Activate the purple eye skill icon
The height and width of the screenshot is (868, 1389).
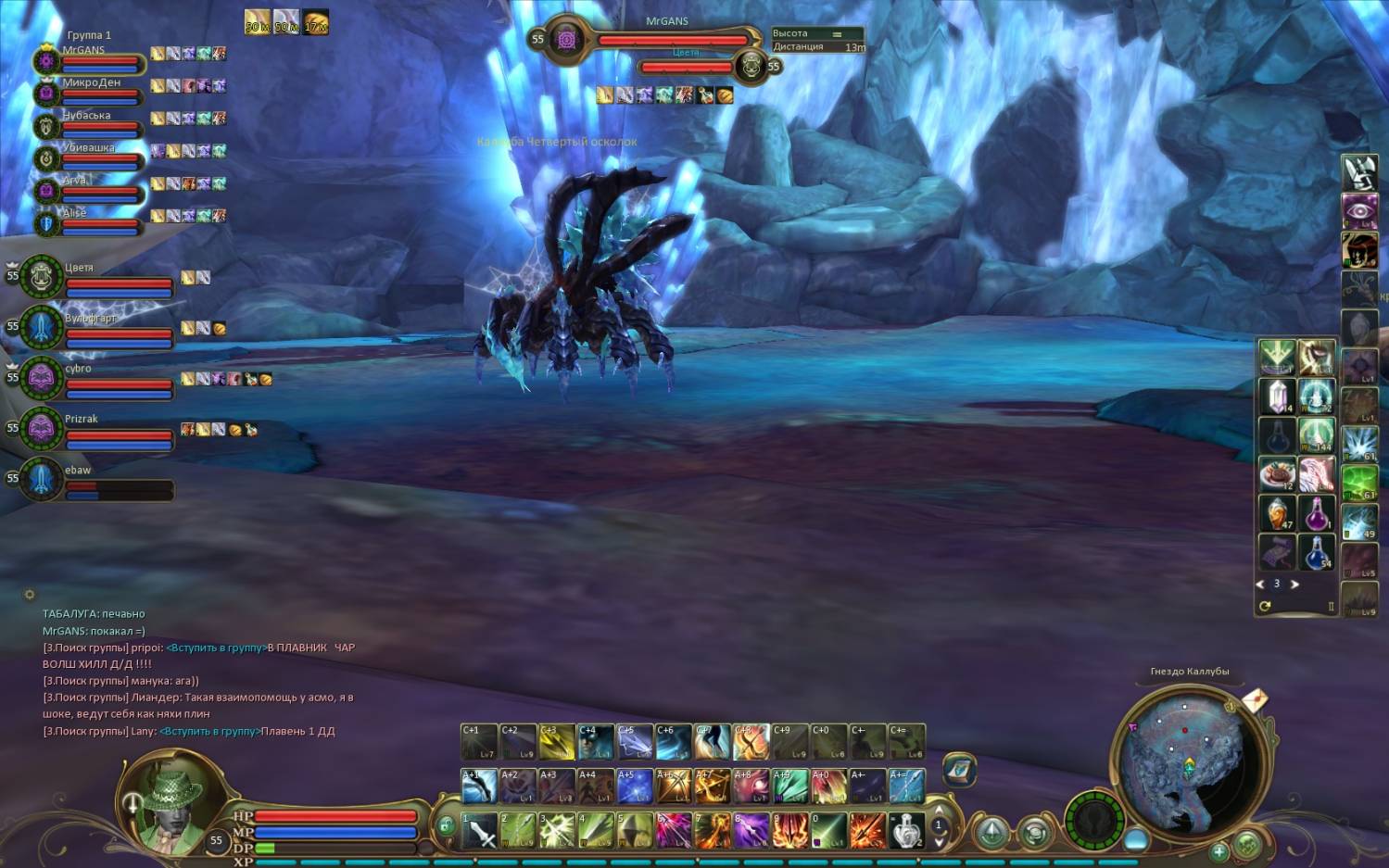tap(1359, 210)
